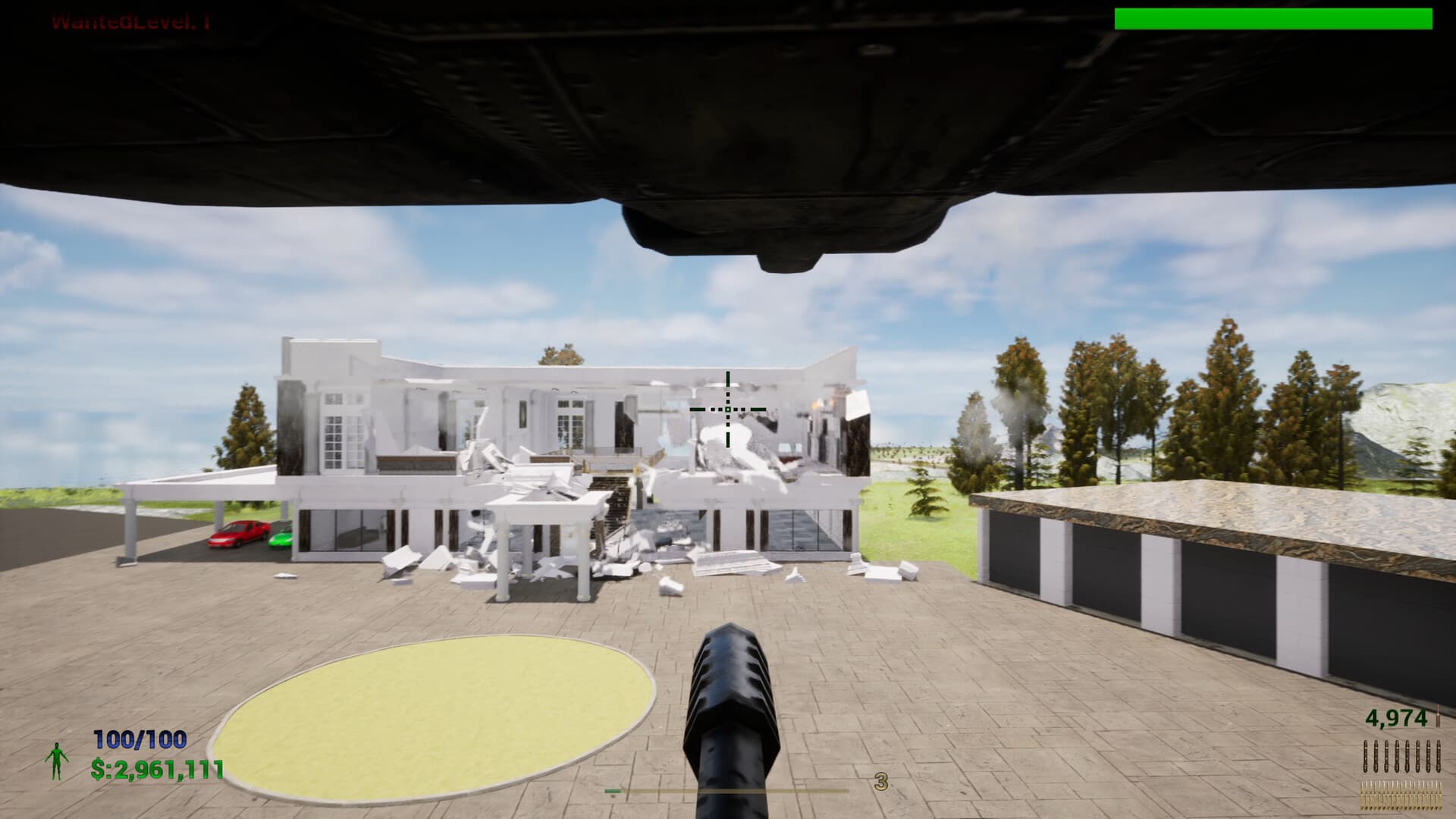
Task: Select the single shell icon beside 4,974
Action: coord(1439,716)
